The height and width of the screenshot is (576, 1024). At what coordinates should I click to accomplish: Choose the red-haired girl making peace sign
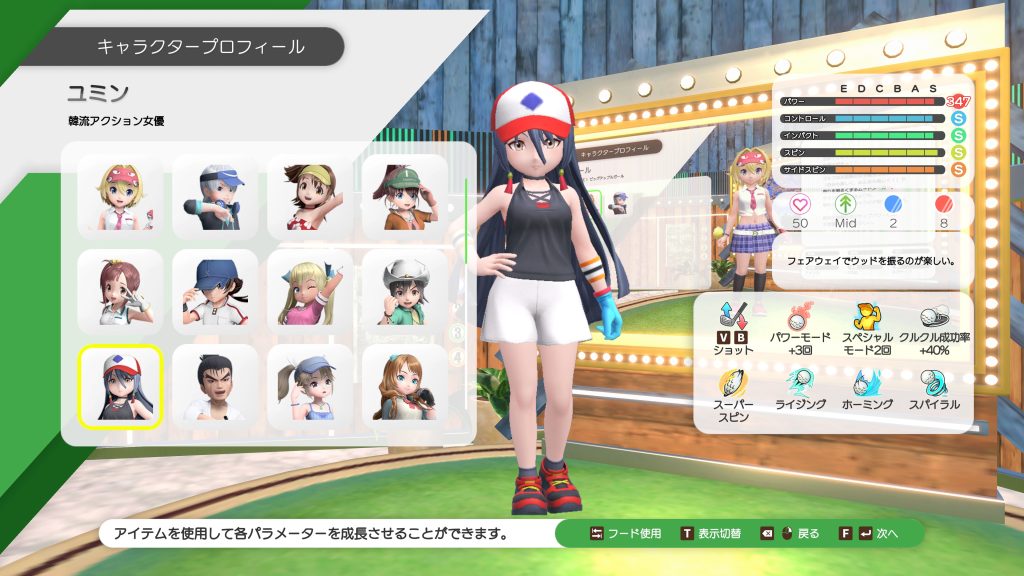click(120, 292)
